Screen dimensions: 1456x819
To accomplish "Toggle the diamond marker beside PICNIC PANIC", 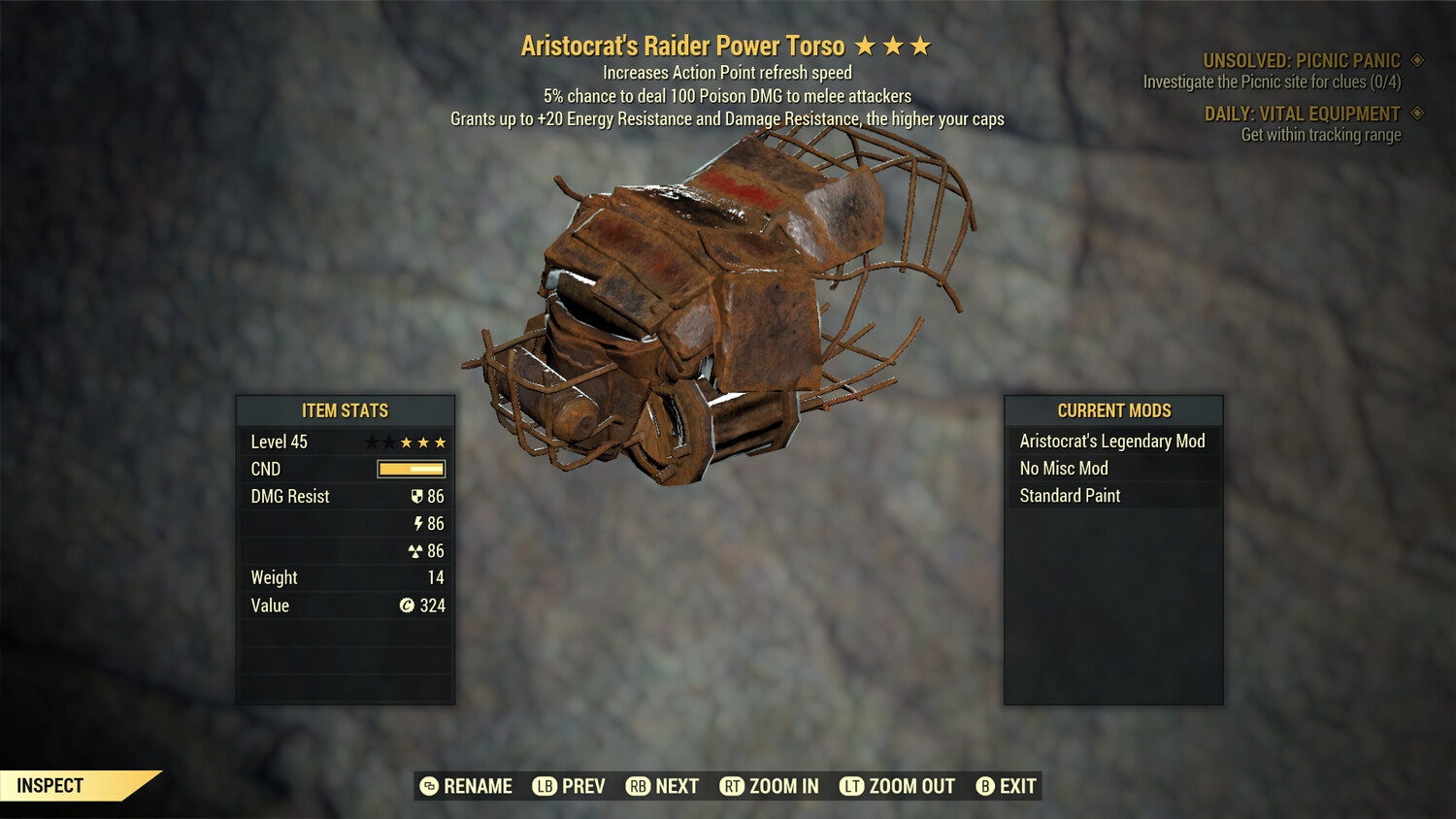I will tap(1415, 59).
